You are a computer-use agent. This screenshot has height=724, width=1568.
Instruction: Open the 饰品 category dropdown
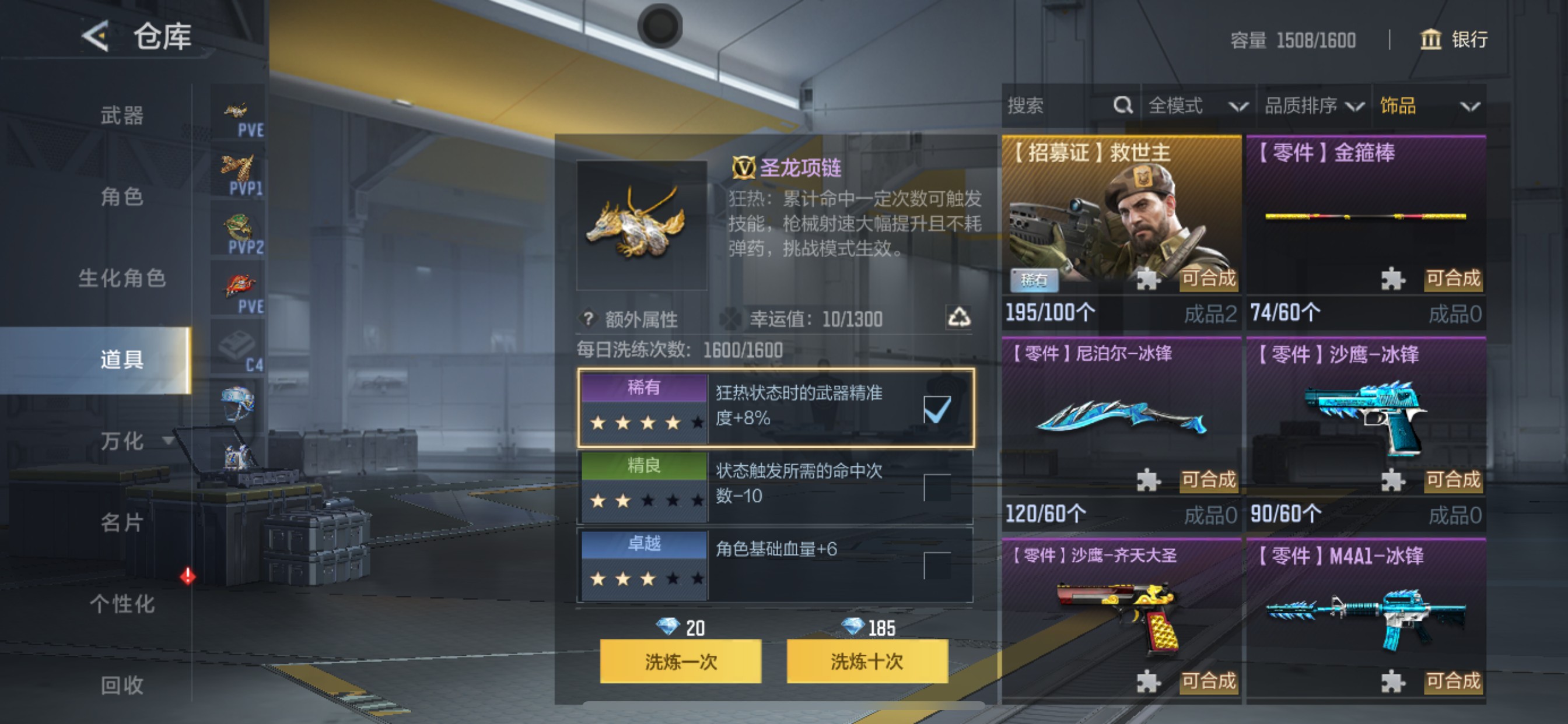point(1430,106)
